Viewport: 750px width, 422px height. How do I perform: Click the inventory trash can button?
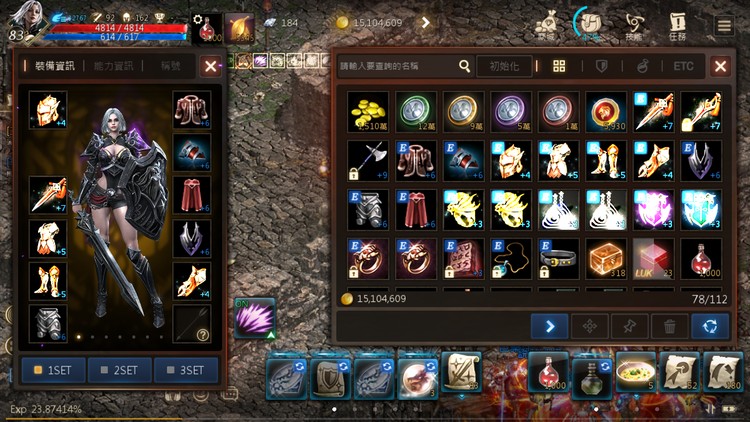pyautogui.click(x=669, y=325)
